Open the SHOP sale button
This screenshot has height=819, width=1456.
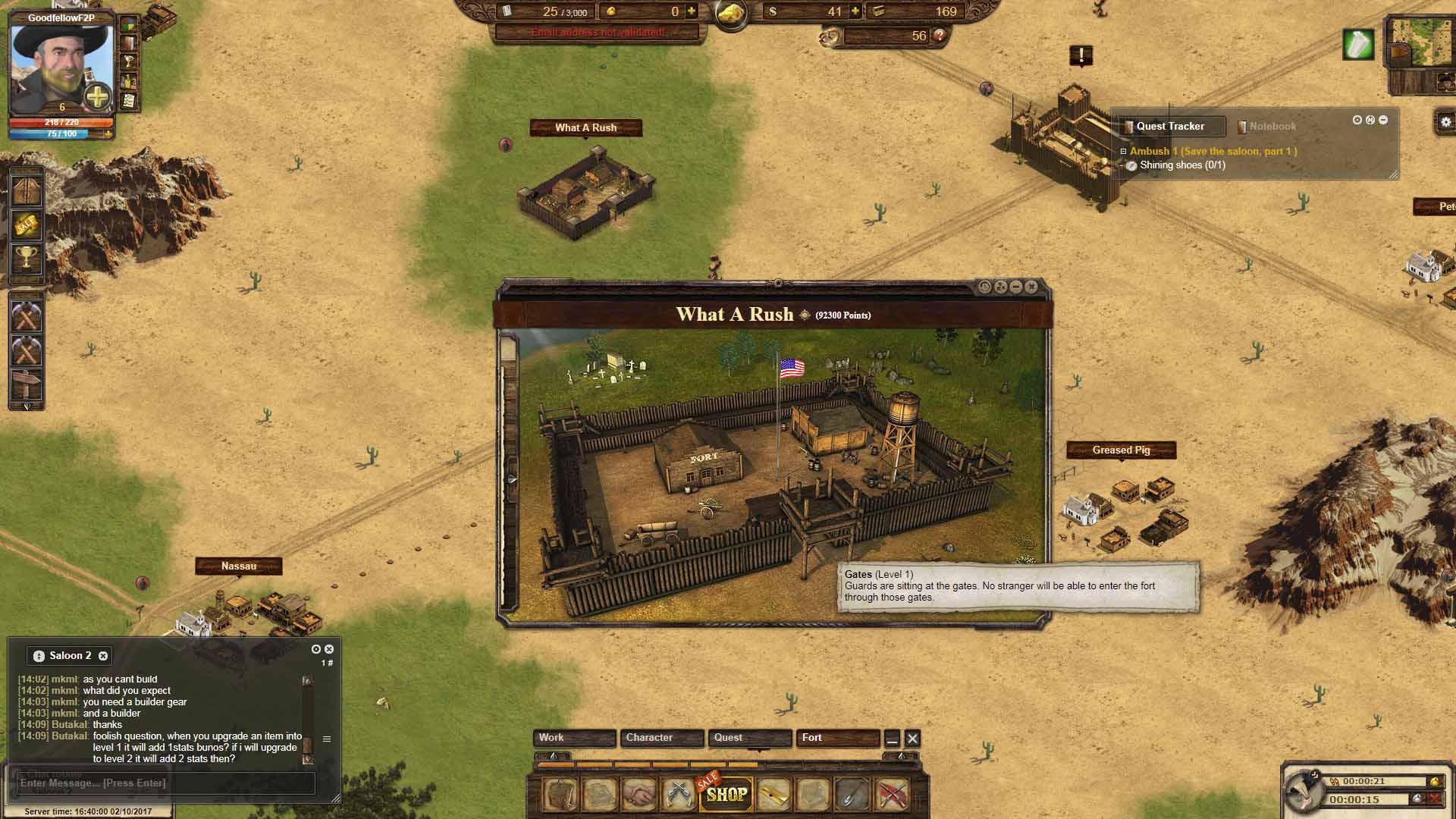click(x=726, y=794)
